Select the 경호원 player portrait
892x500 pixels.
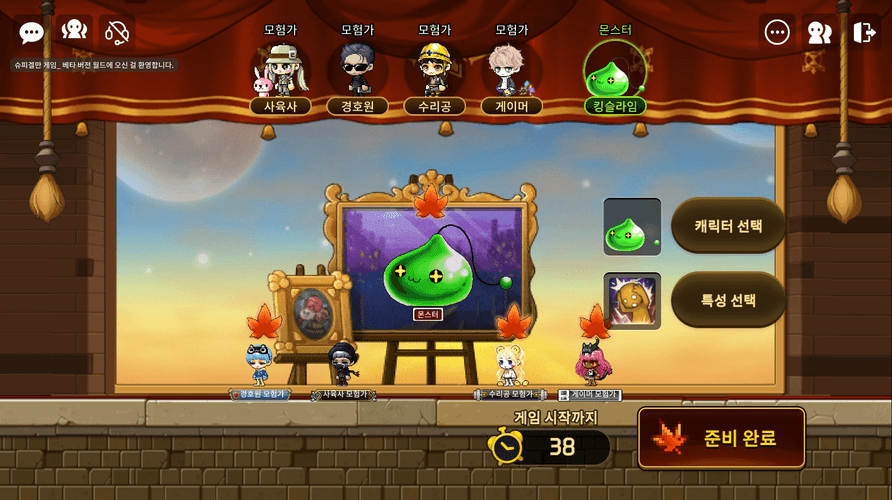[x=357, y=70]
